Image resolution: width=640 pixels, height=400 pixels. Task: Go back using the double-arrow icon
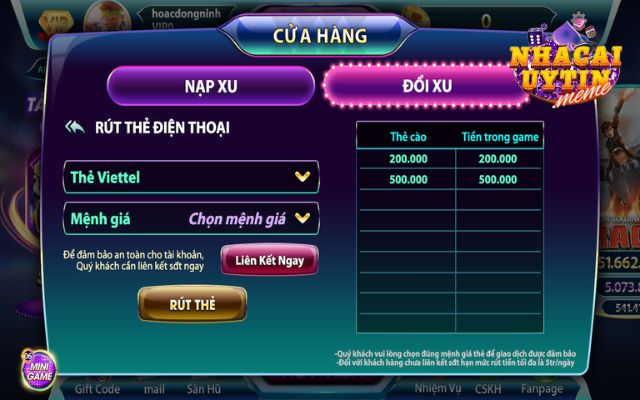(74, 127)
